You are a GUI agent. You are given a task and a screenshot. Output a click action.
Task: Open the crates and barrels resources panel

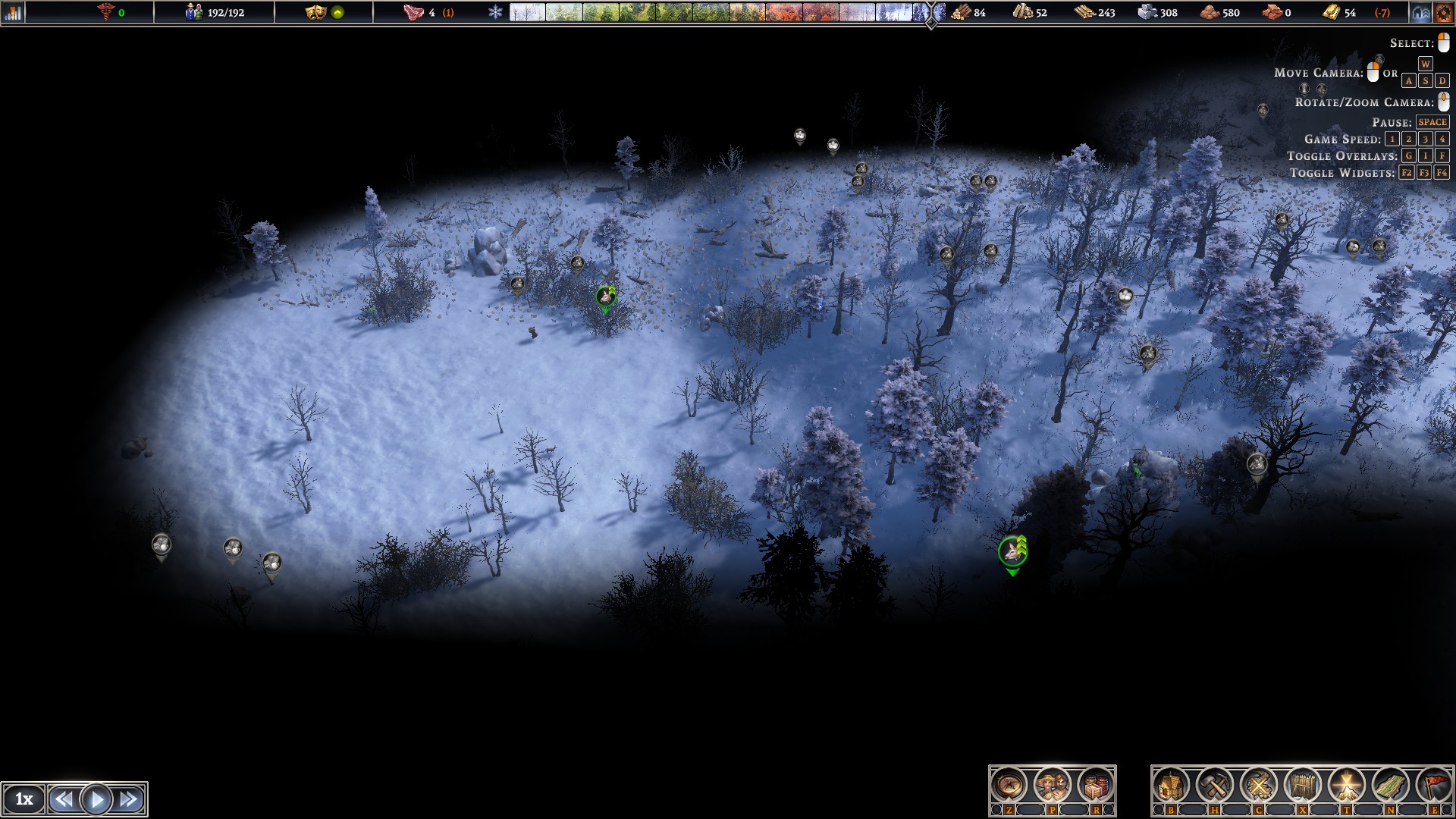pos(1095,786)
